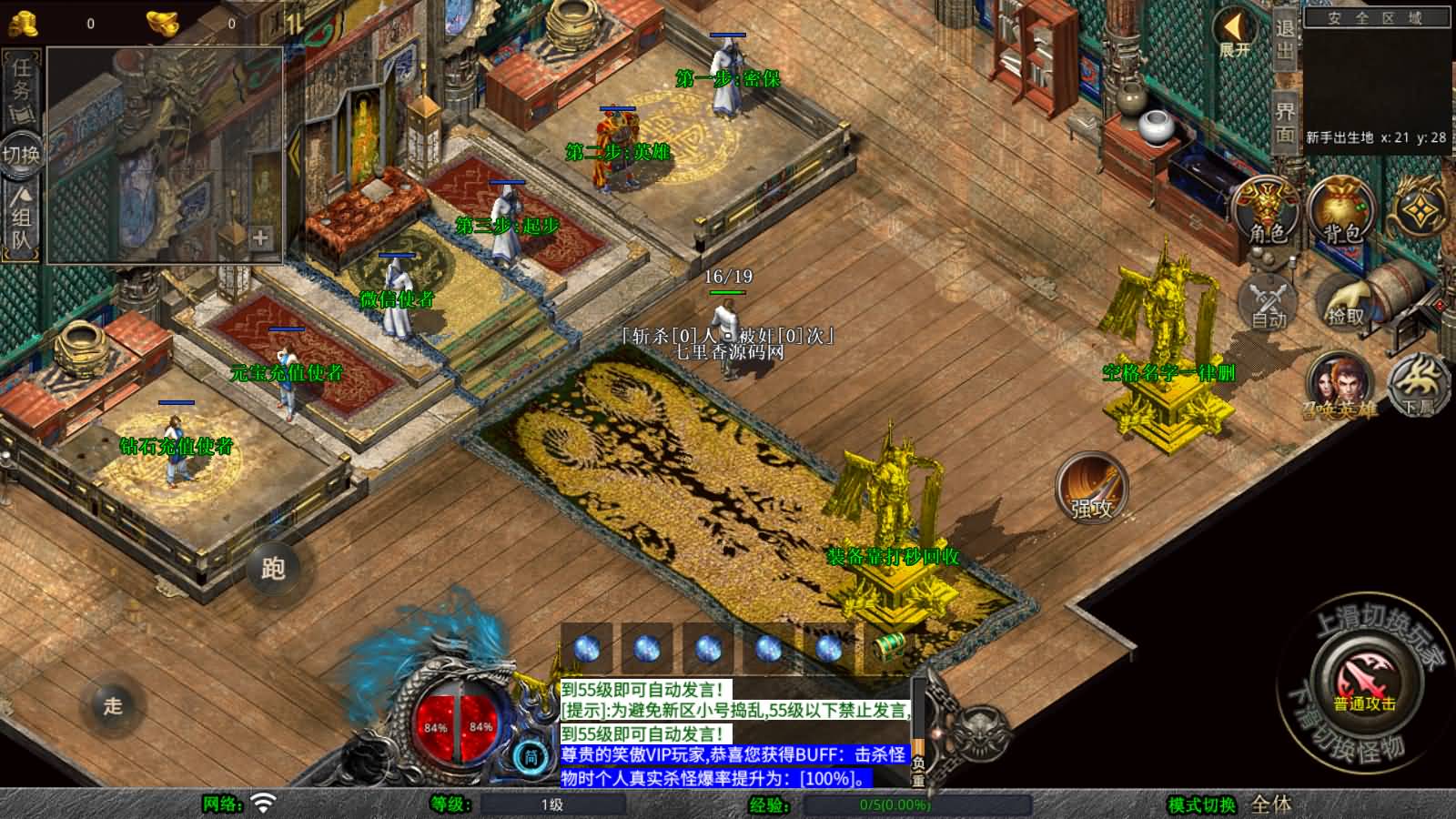Open the 组队 team tab
Viewport: 1456px width, 819px height.
coord(21,217)
